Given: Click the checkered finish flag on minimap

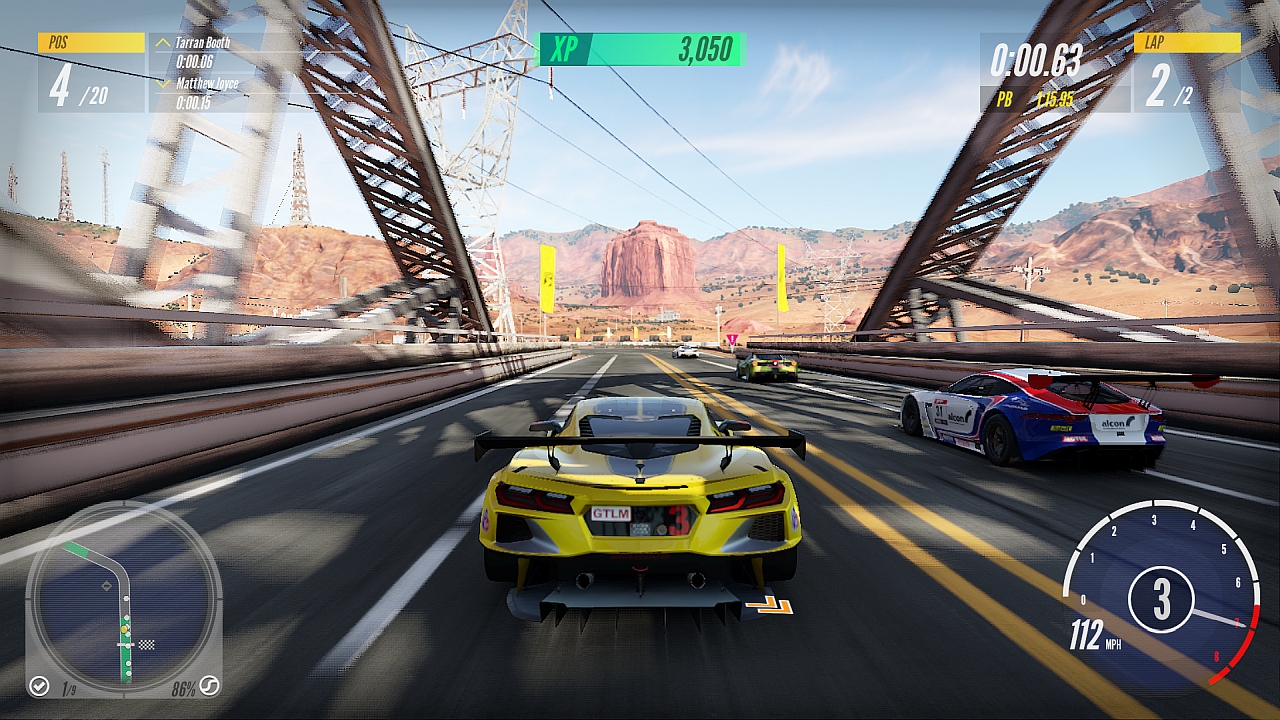Looking at the screenshot, I should coord(148,644).
